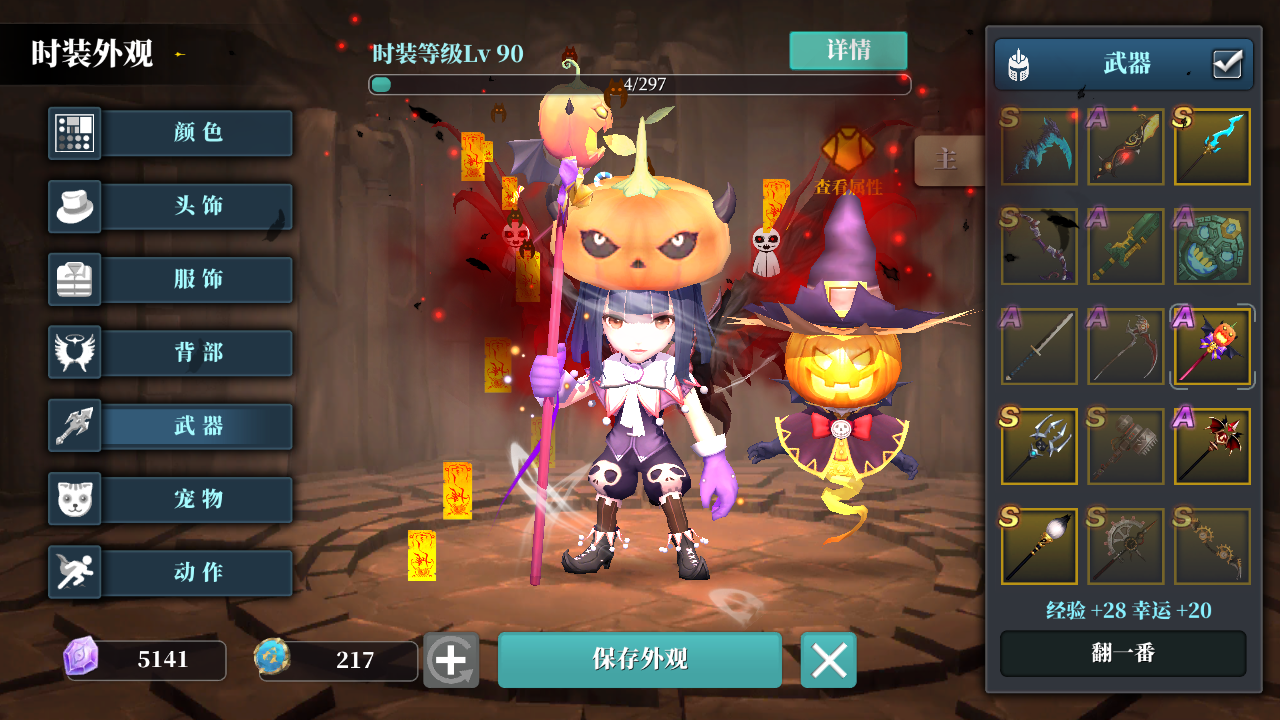1280x720 pixels.
Task: Select the equipped pumpkin wand thumbnail
Action: click(1211, 346)
